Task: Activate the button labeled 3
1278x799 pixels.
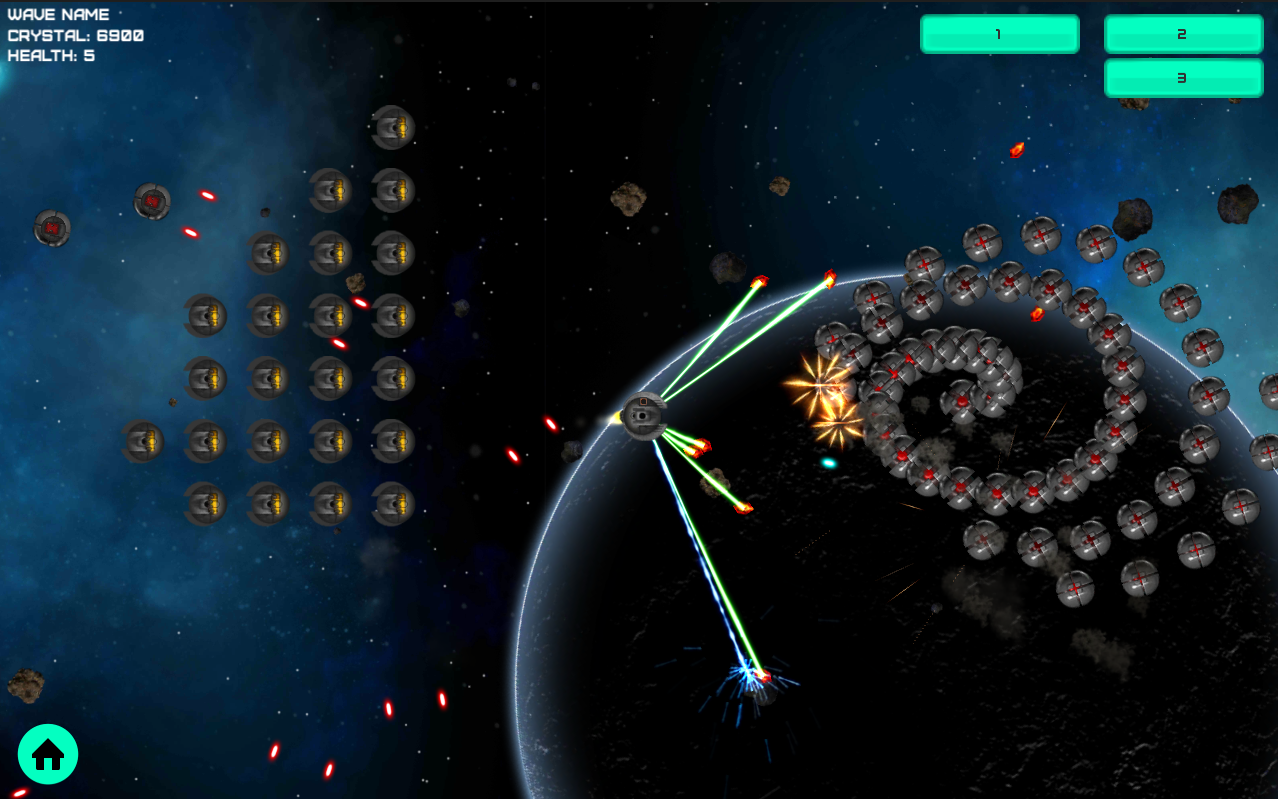Action: [x=1183, y=78]
